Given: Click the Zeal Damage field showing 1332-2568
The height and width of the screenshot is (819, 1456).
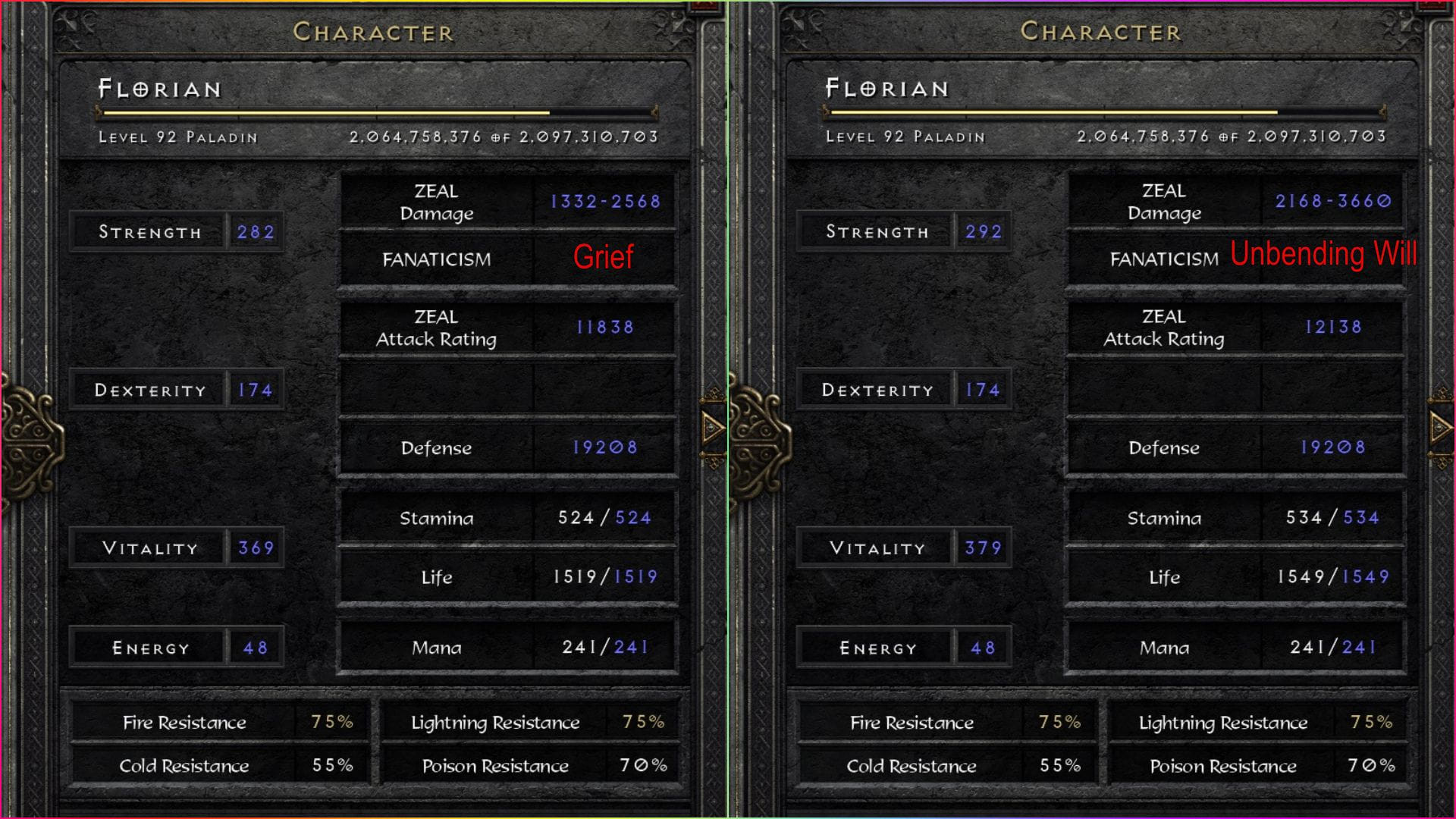Looking at the screenshot, I should pos(604,202).
